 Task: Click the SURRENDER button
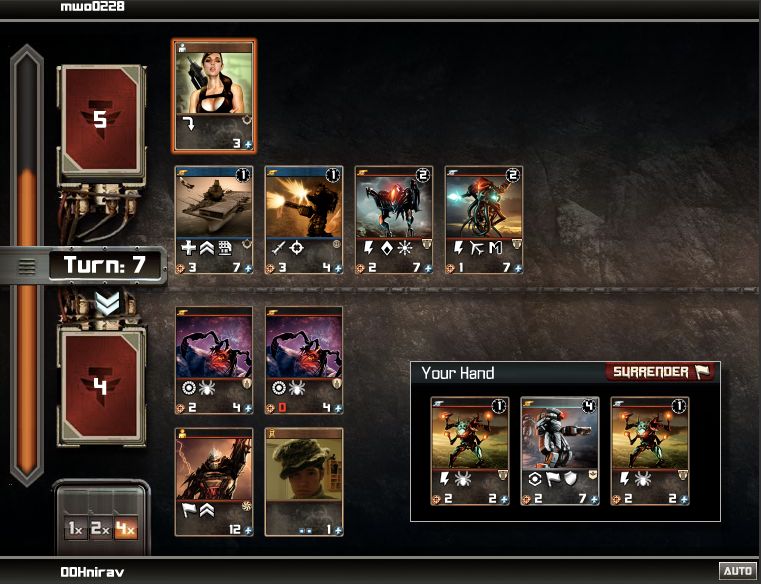click(x=660, y=372)
